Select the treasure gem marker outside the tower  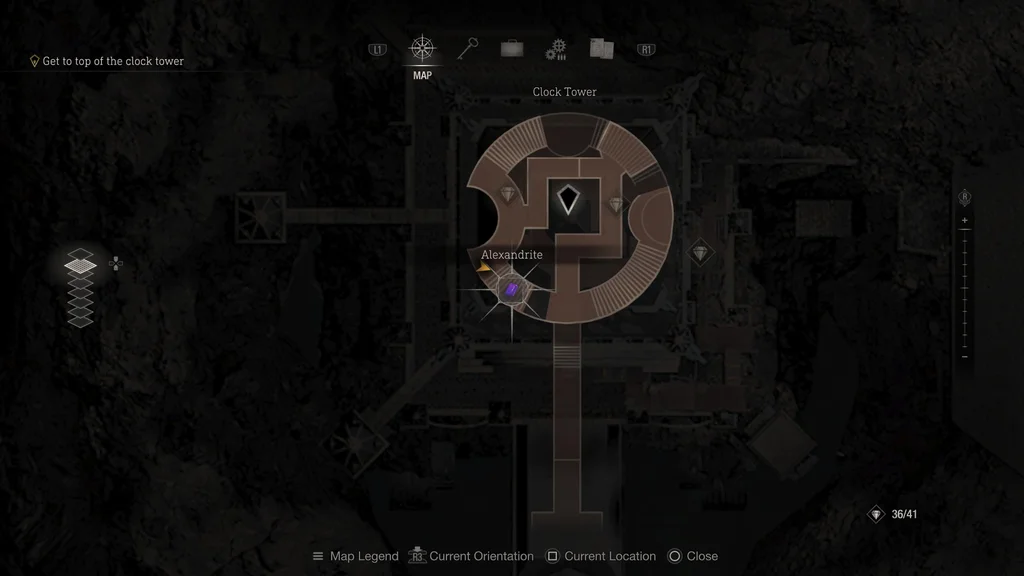tap(701, 252)
